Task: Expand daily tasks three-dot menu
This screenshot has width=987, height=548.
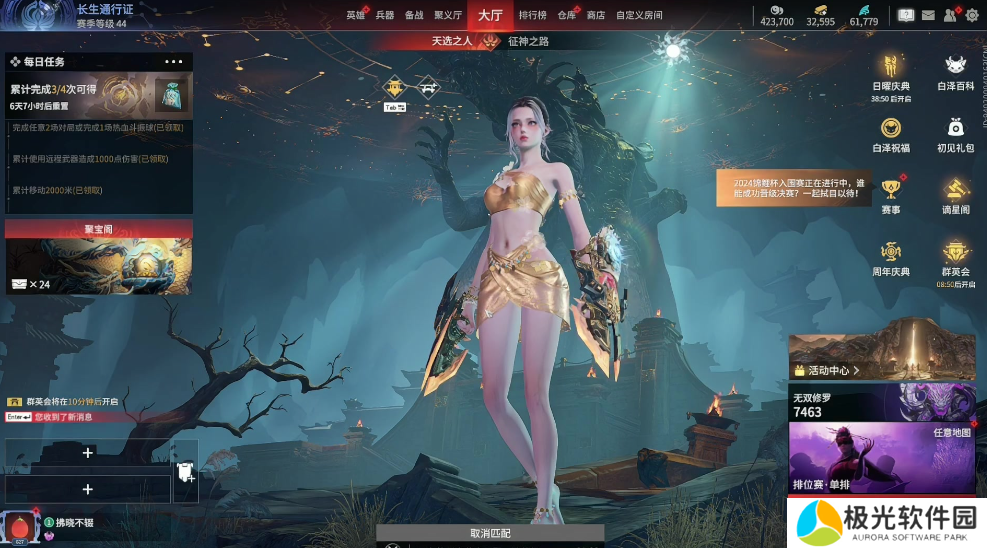Action: click(x=173, y=62)
